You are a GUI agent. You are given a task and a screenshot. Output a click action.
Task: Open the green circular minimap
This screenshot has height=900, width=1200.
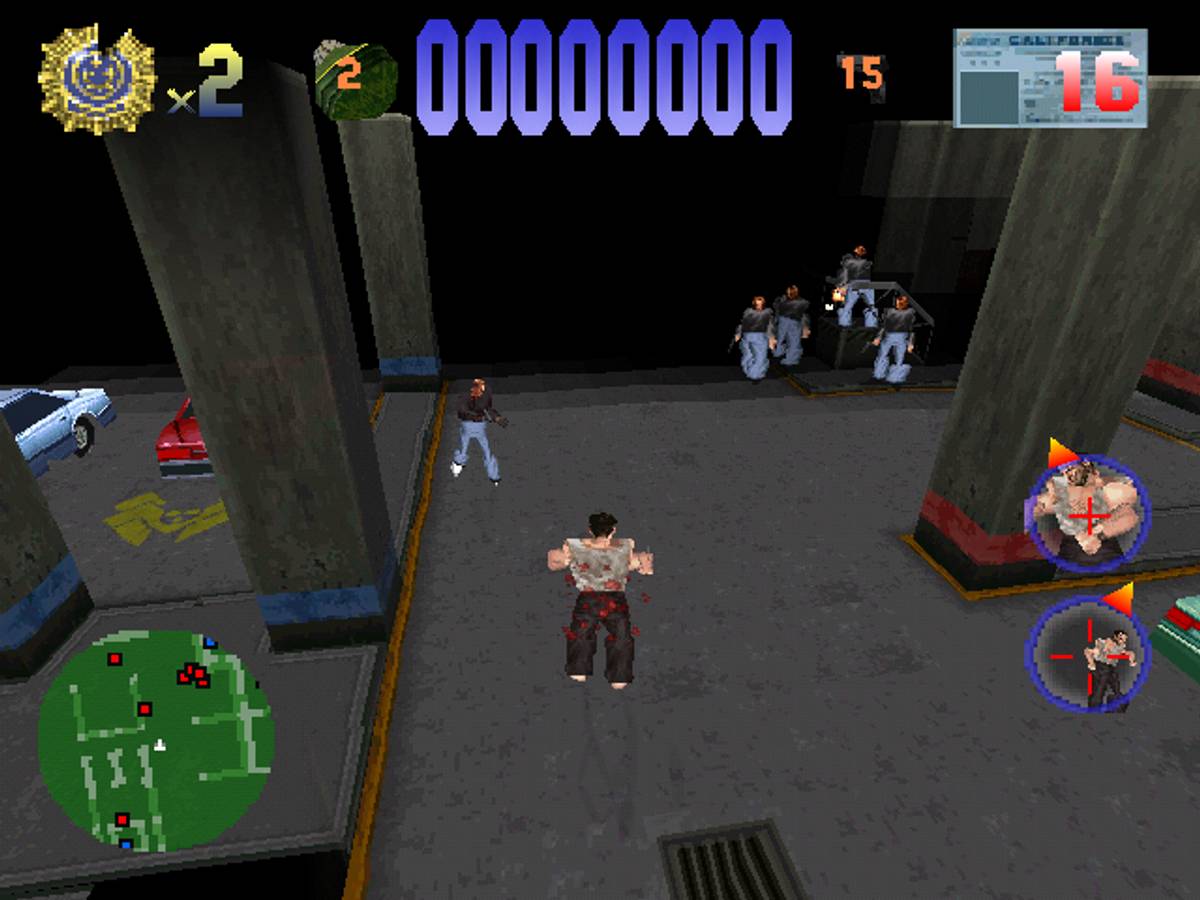pos(156,740)
